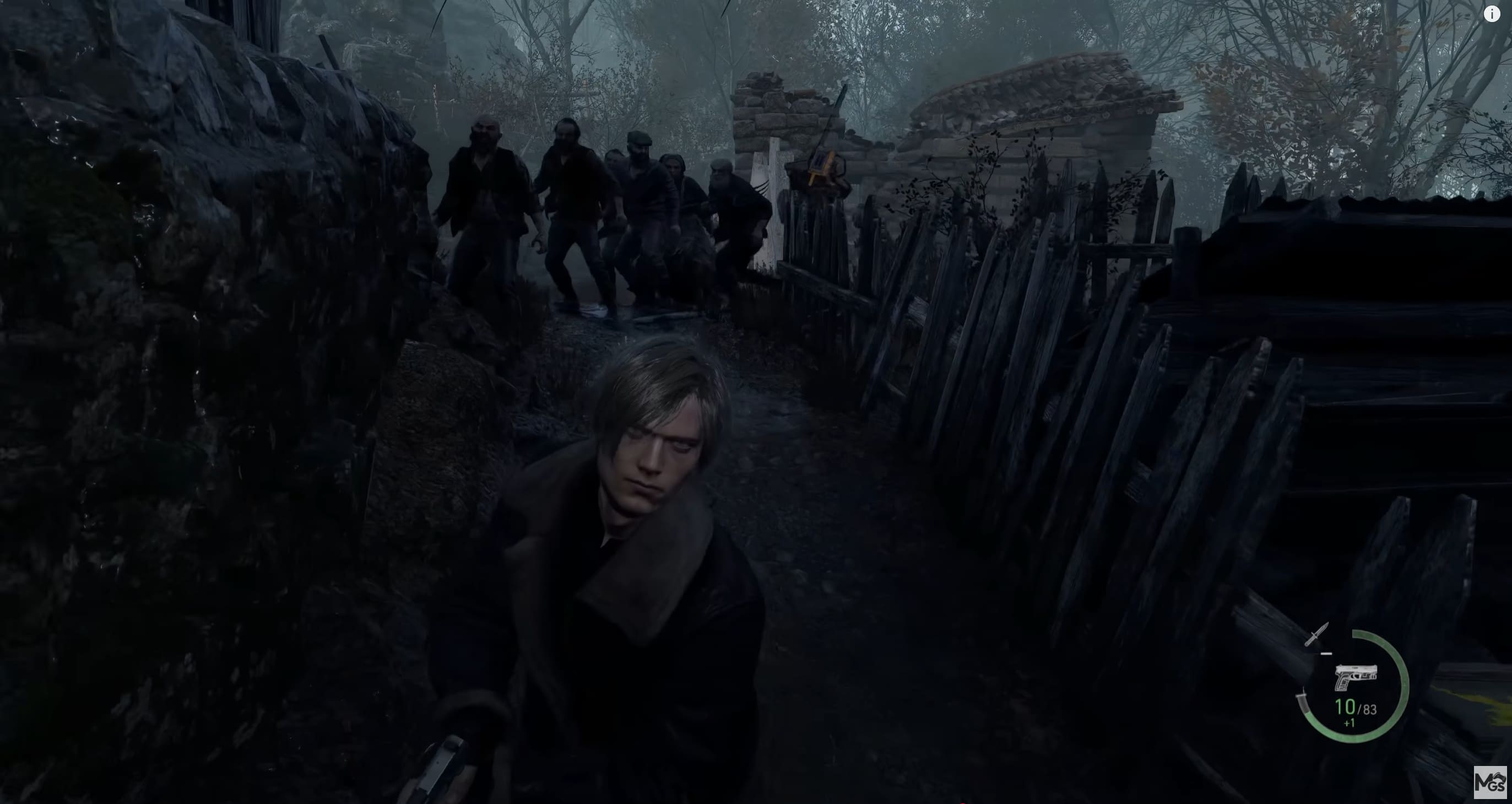Select the +1 chambered round indicator
This screenshot has height=804, width=1512.
pos(1350,723)
